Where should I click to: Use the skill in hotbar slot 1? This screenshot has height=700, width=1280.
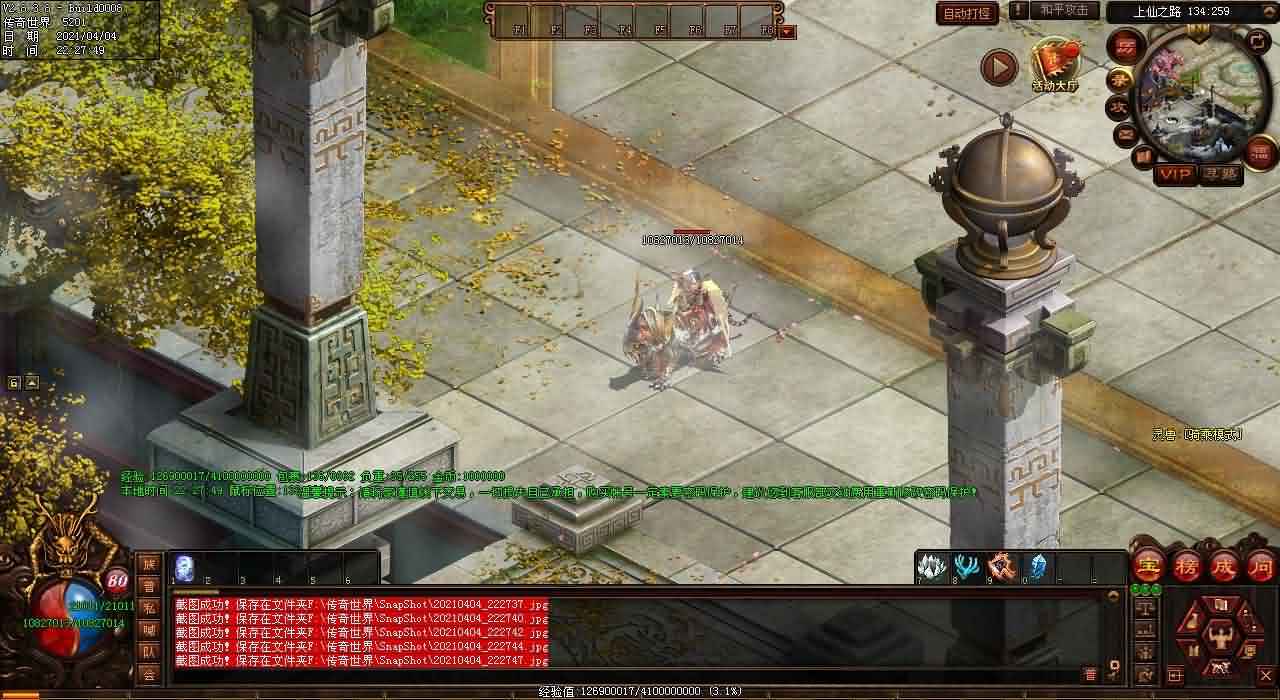[x=184, y=566]
